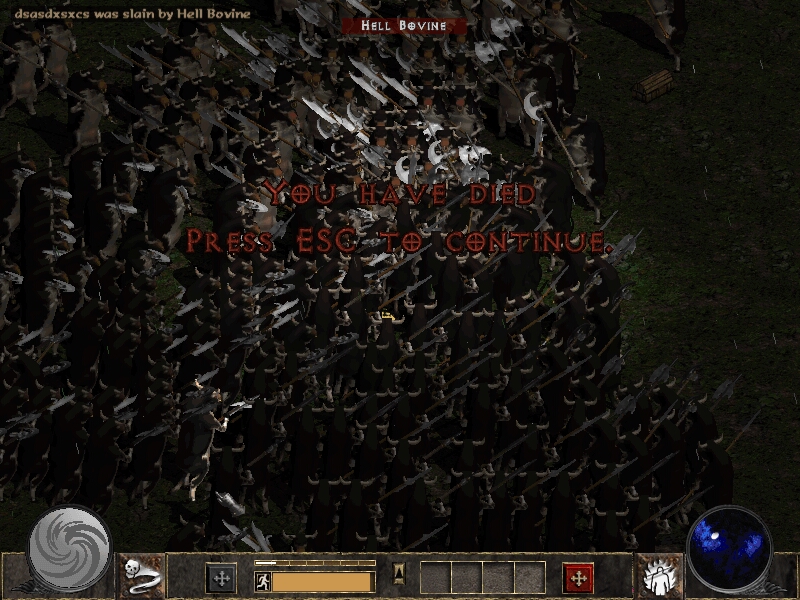
Task: Open the red right skill selector
Action: [x=578, y=578]
